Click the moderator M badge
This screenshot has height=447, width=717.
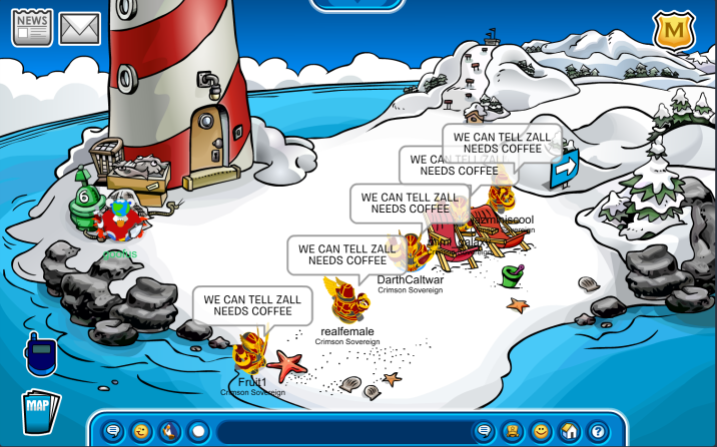pos(673,30)
